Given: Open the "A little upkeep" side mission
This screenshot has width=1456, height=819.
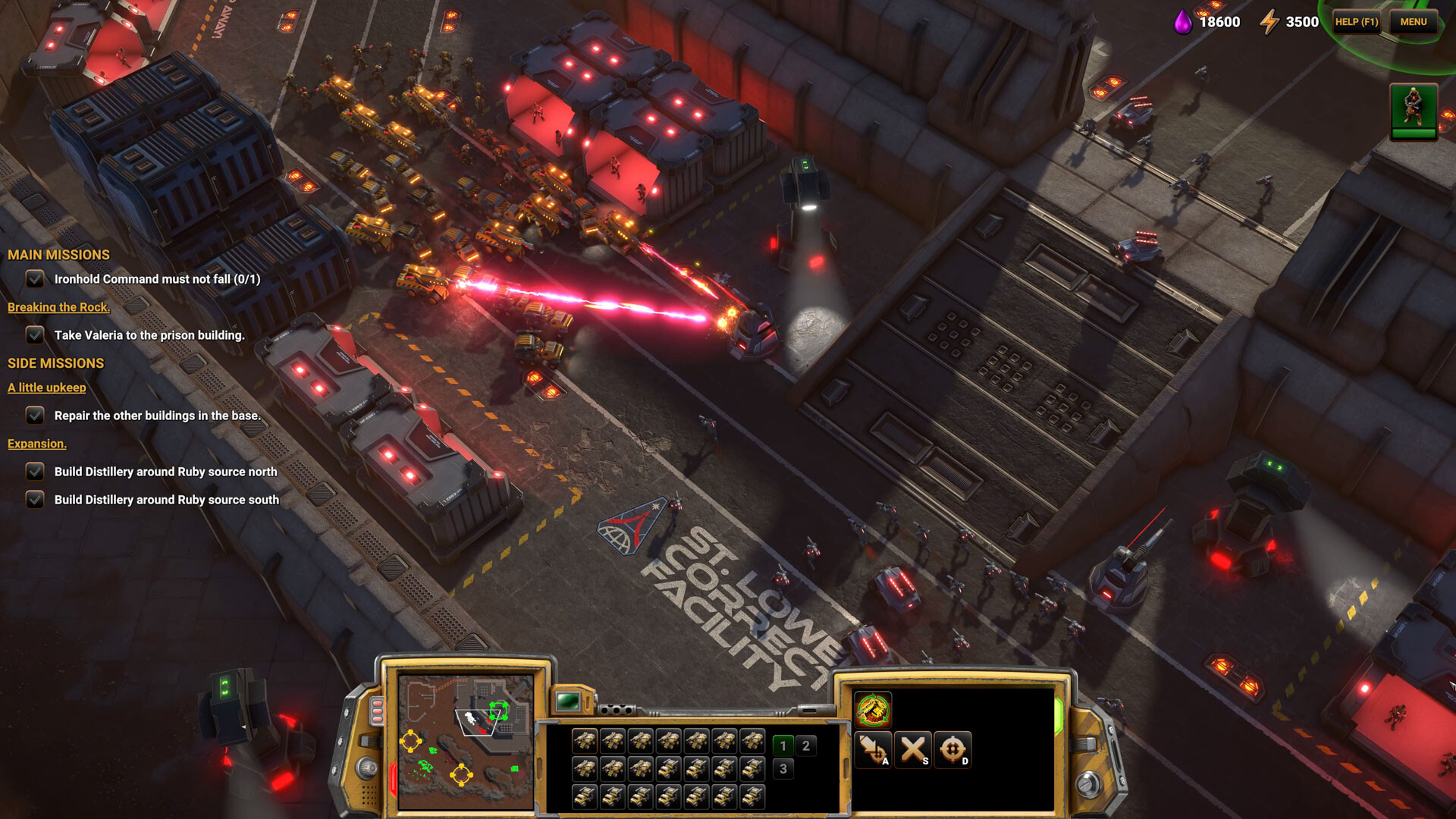Looking at the screenshot, I should click(47, 388).
